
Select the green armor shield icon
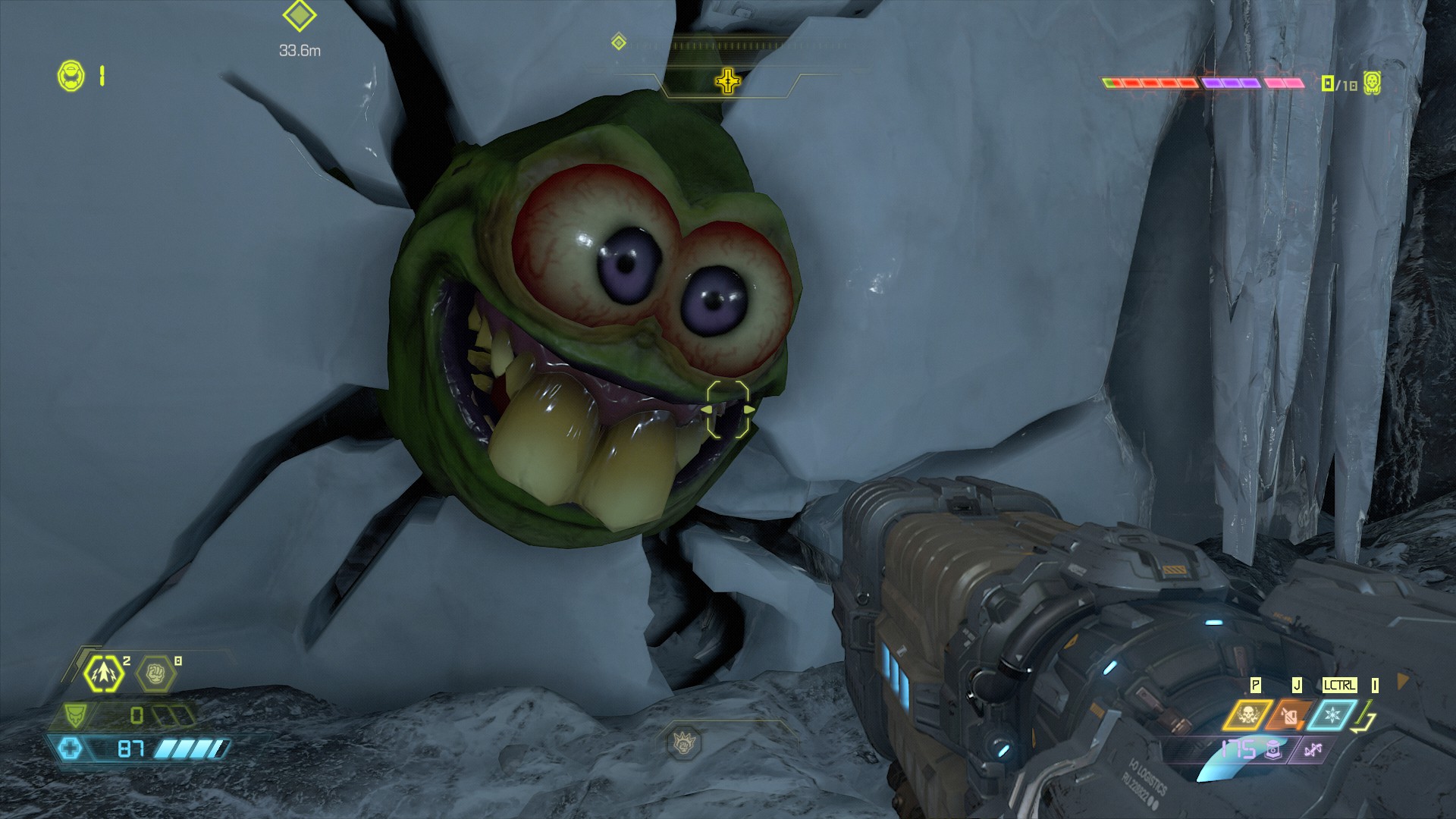pos(75,714)
